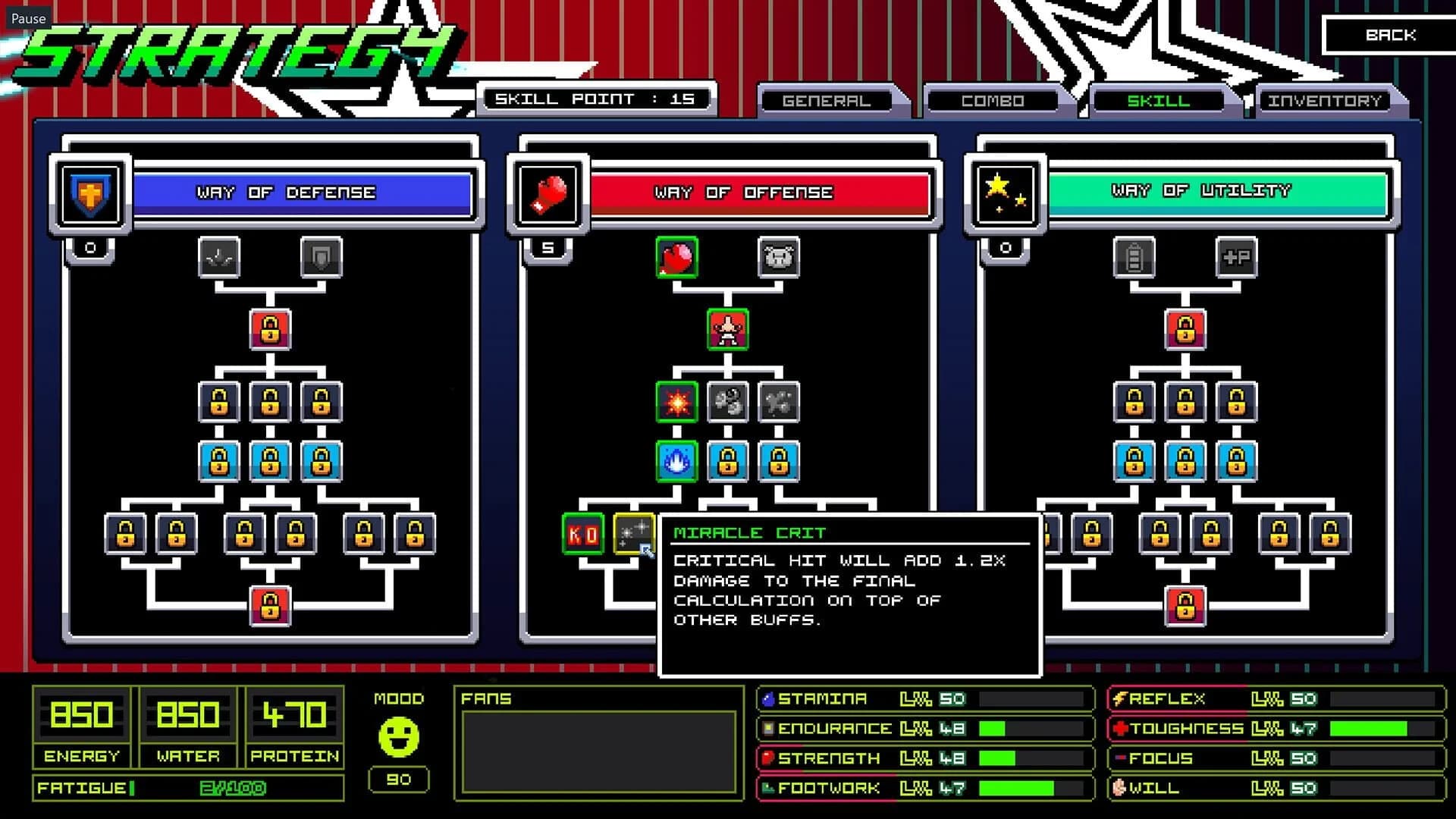1456x819 pixels.
Task: Select the red boxing glove skill in Way of Offense
Action: point(677,257)
